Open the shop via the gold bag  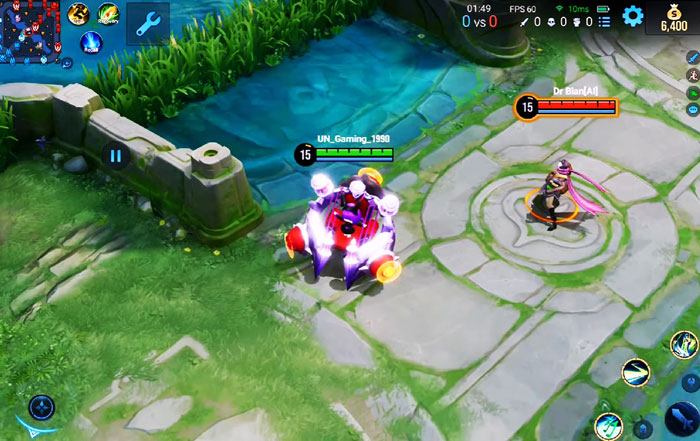[673, 17]
